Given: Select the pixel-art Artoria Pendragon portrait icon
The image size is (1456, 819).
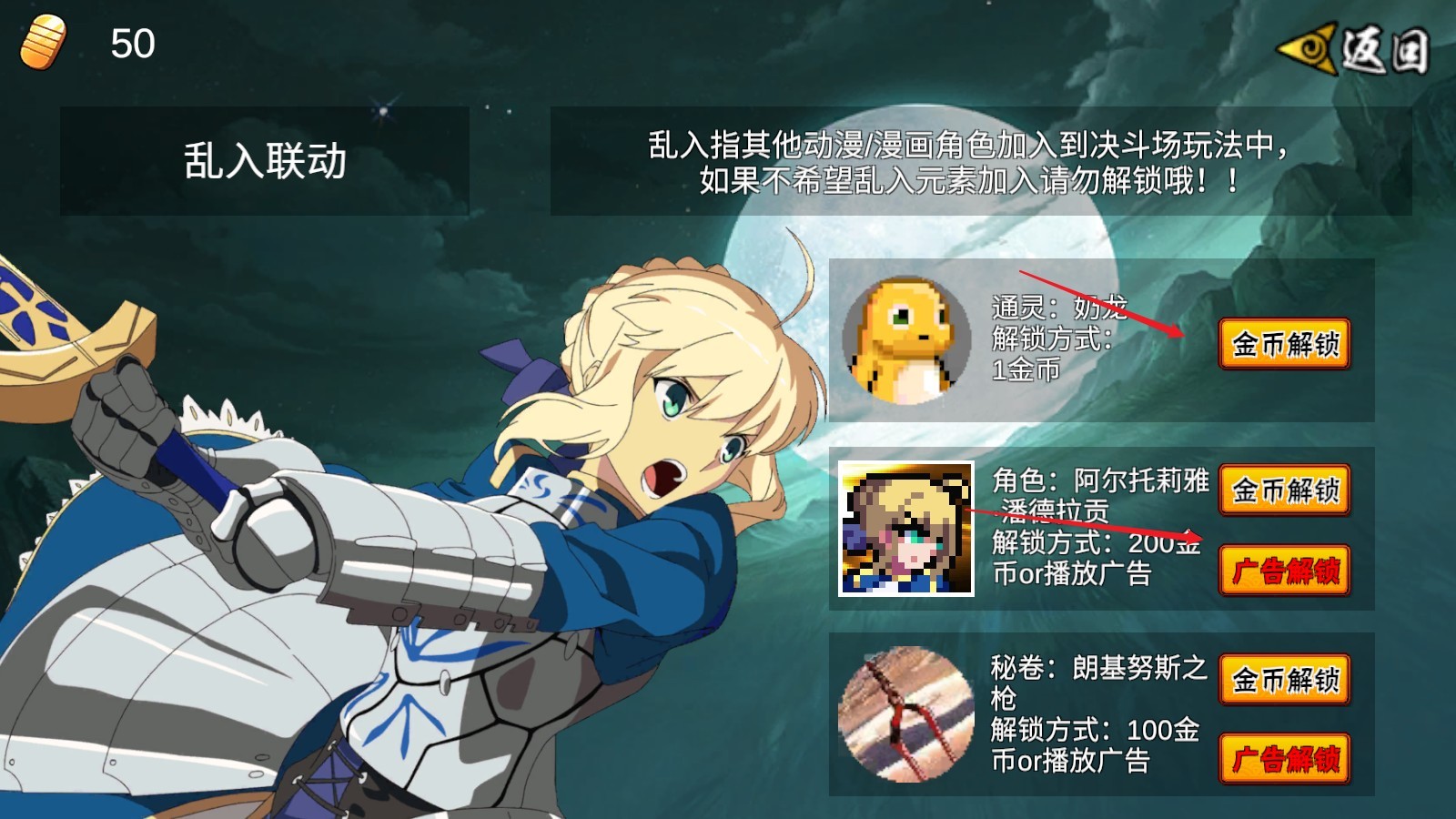Looking at the screenshot, I should tap(910, 531).
